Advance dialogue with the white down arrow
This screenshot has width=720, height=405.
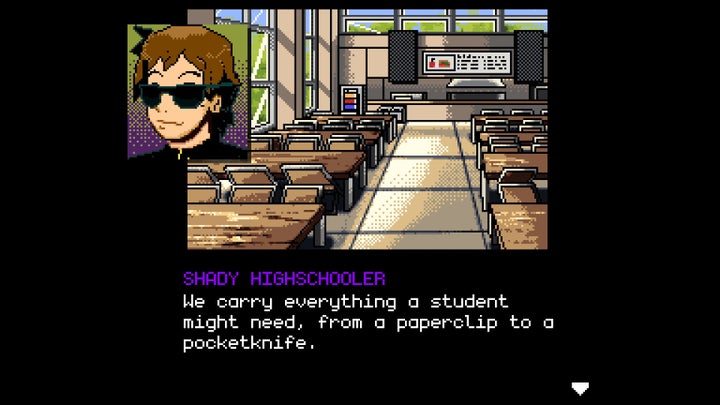pos(579,388)
